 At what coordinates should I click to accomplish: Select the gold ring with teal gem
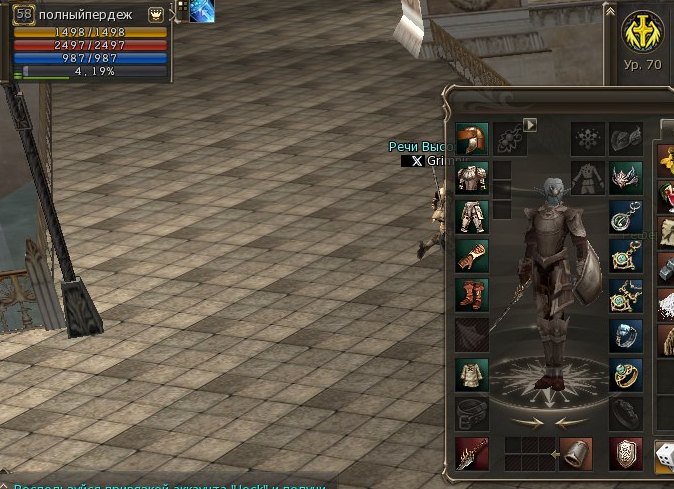pos(626,374)
